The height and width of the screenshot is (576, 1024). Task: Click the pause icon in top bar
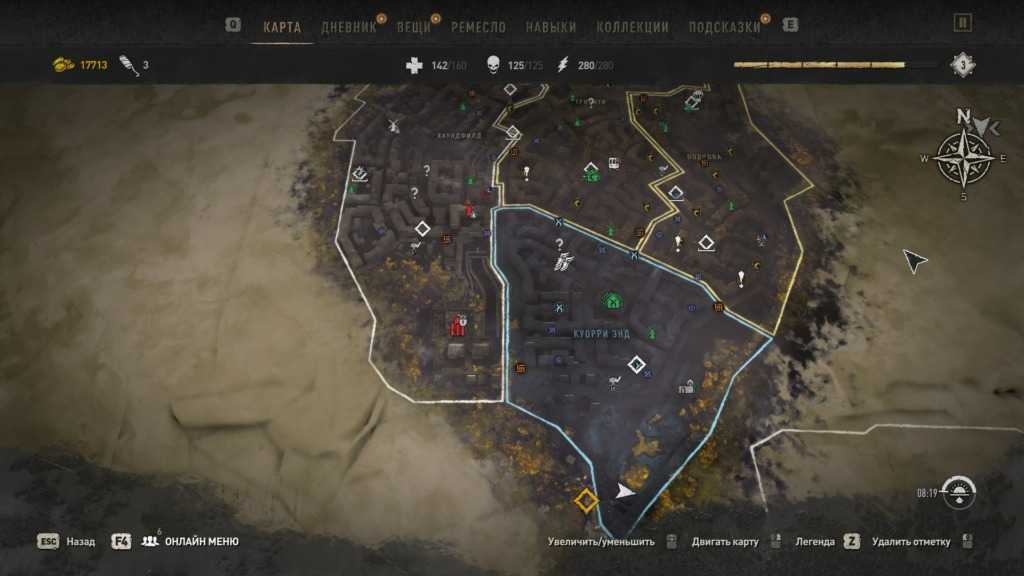(963, 23)
